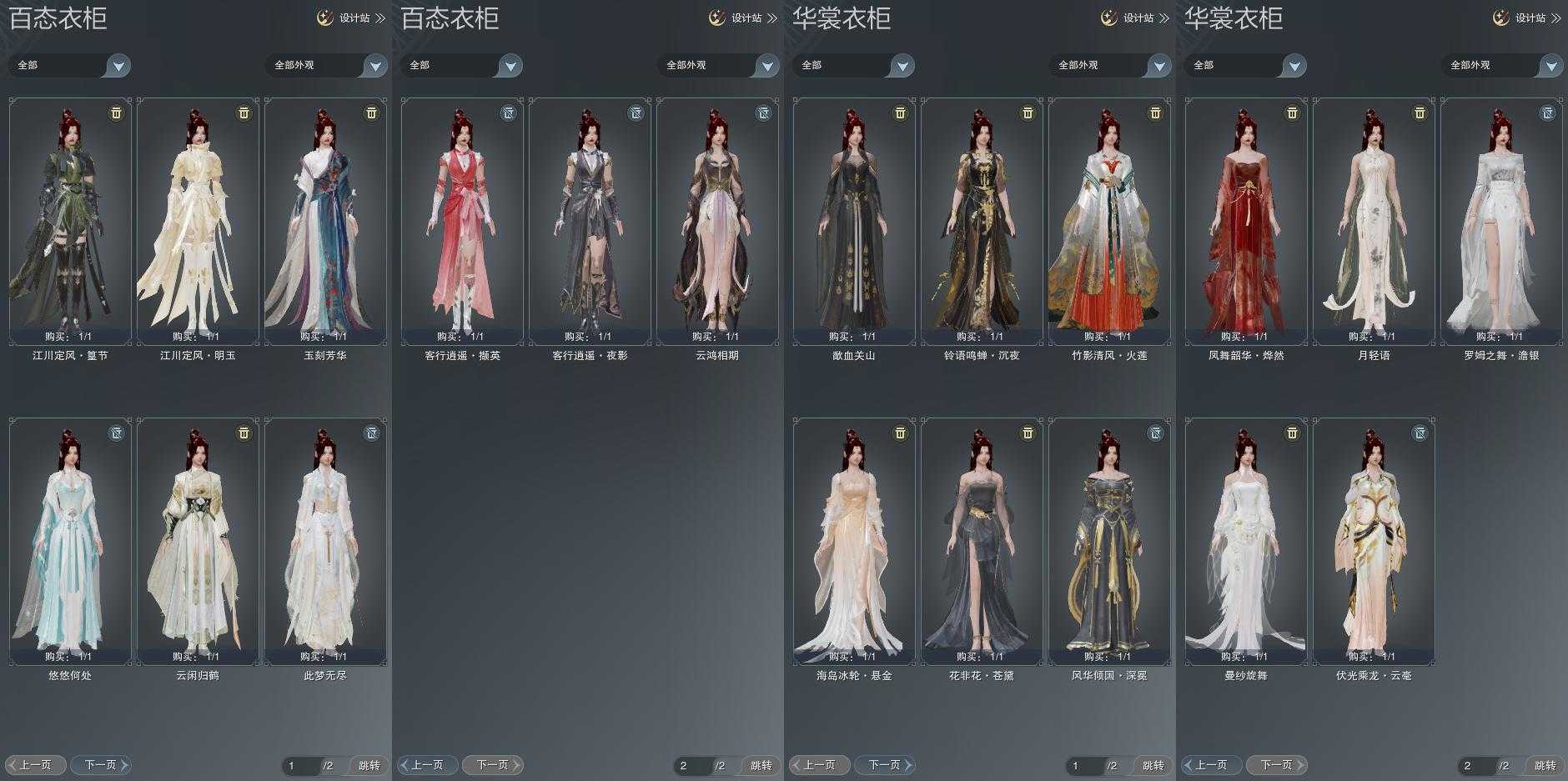Choose the 此梦无尽 outfit
Image resolution: width=1568 pixels, height=781 pixels.
[325, 541]
